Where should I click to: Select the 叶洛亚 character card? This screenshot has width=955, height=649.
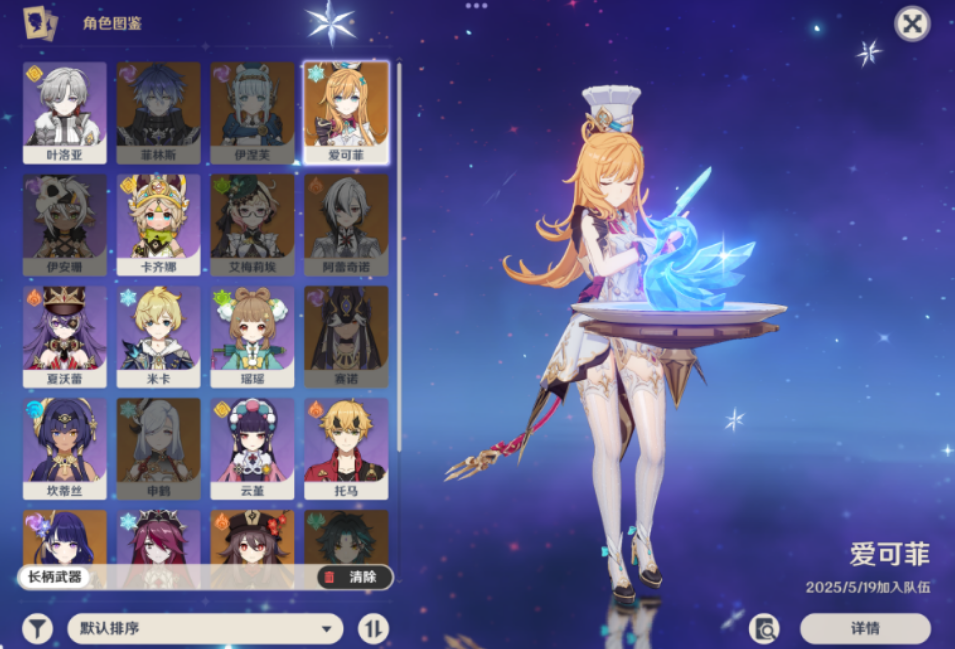click(65, 112)
